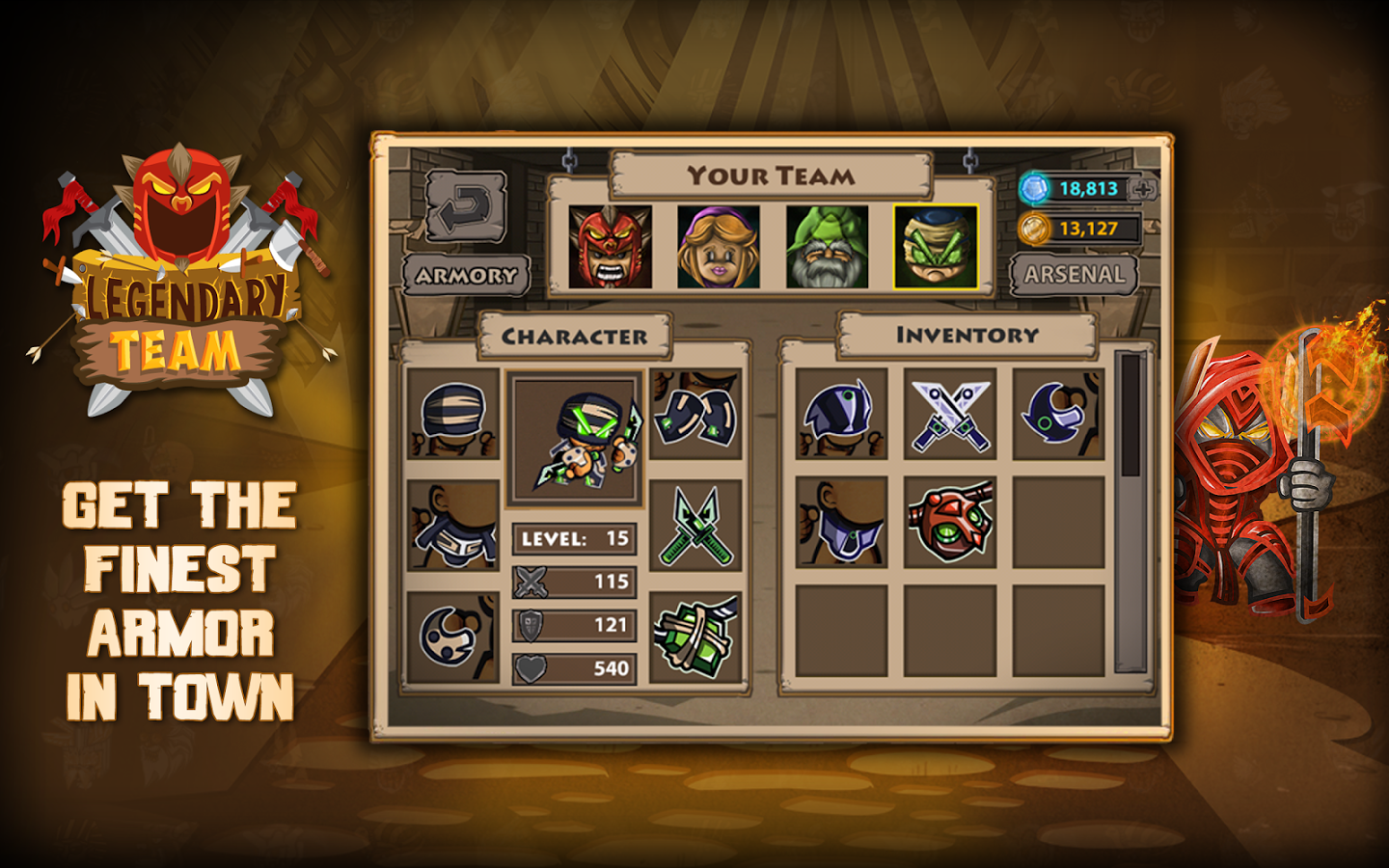Select the purple collar armor in inventory
1389x868 pixels.
841,523
